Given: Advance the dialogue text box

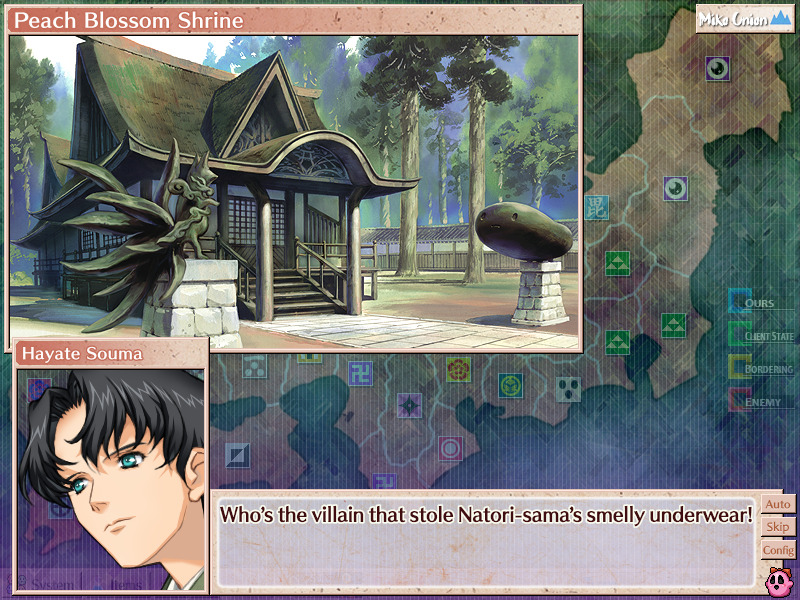Looking at the screenshot, I should point(485,540).
